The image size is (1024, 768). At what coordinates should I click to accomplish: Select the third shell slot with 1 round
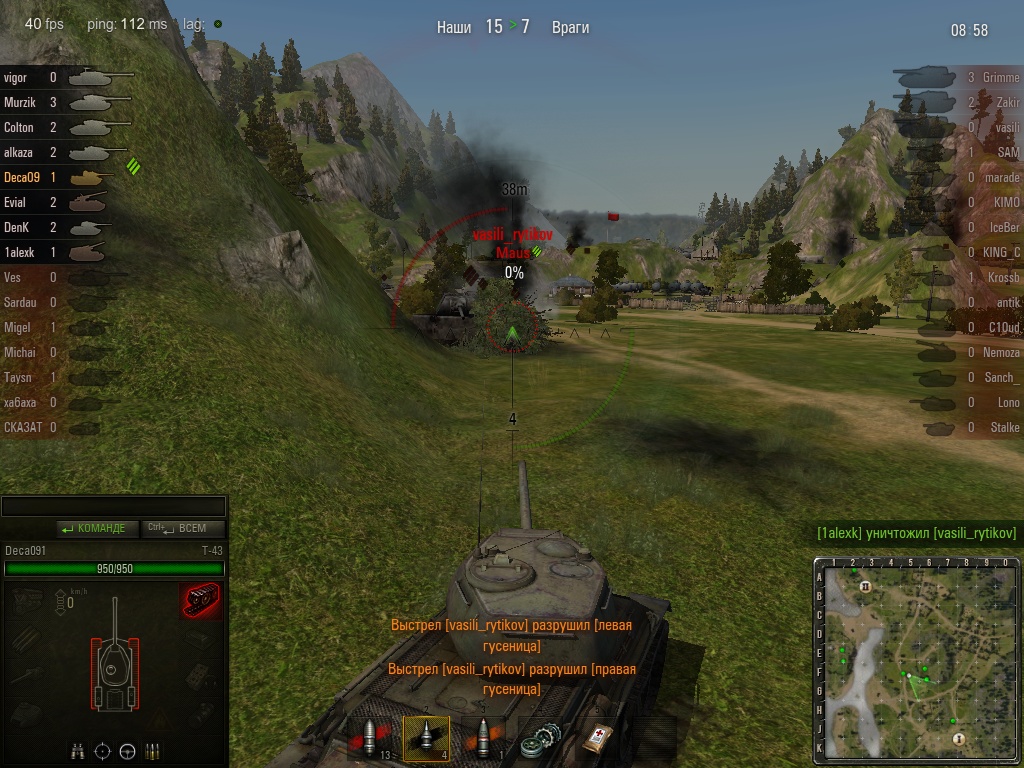484,739
